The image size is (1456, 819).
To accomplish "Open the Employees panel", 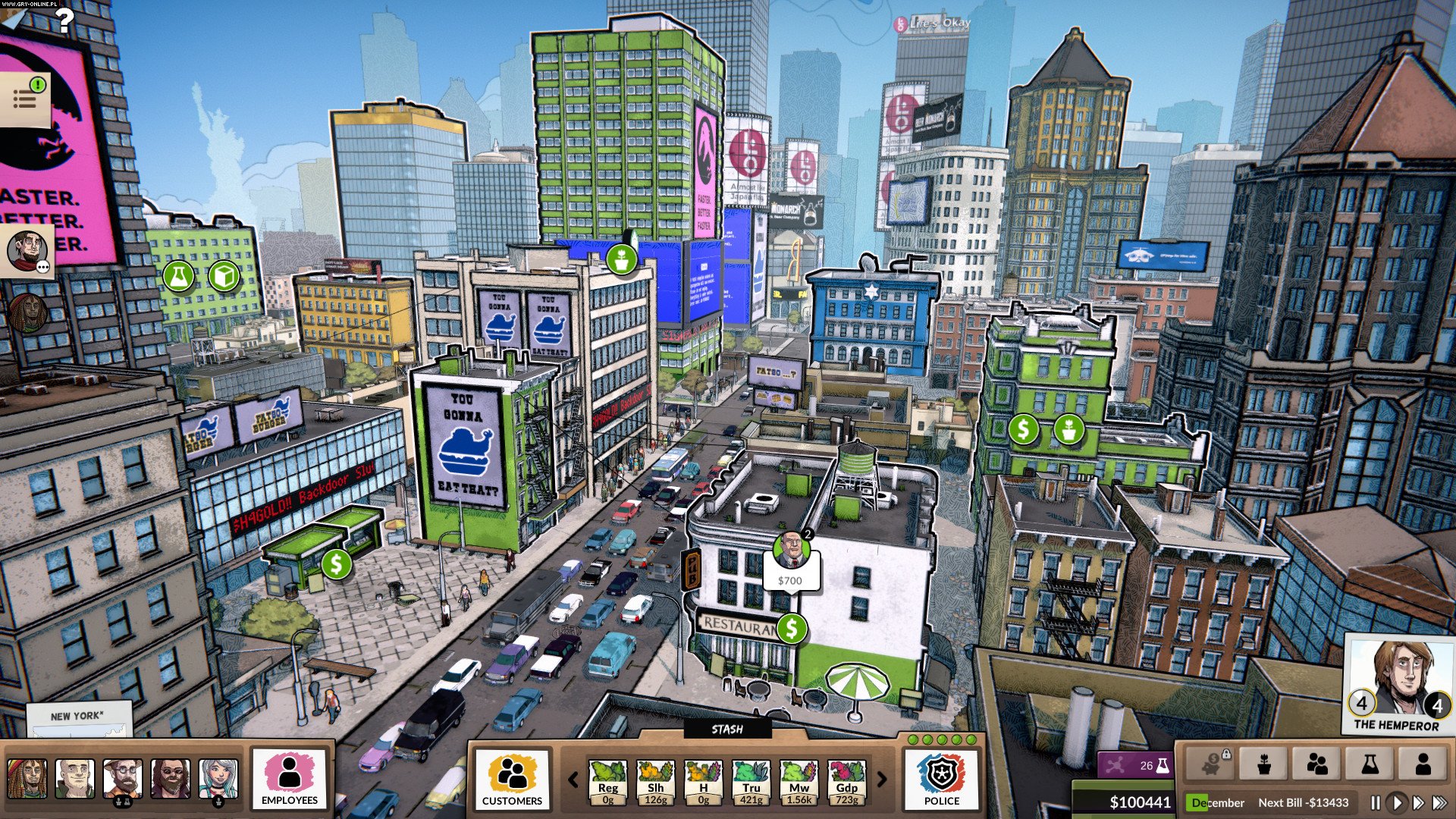I will (289, 779).
